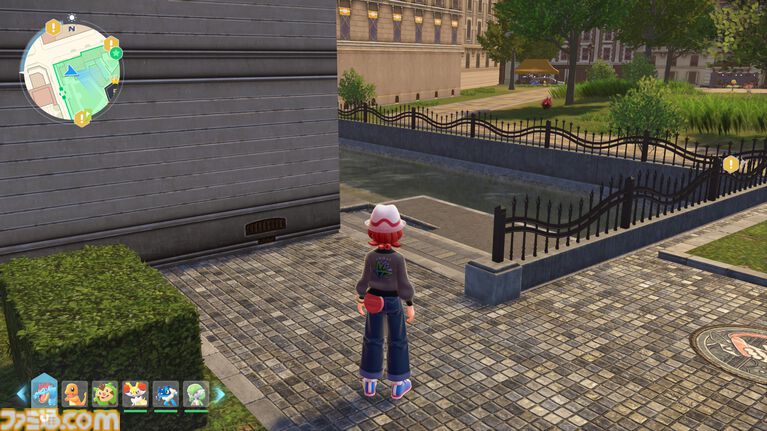767x431 pixels.
Task: Click the party bar's left arrow
Action: tap(21, 394)
